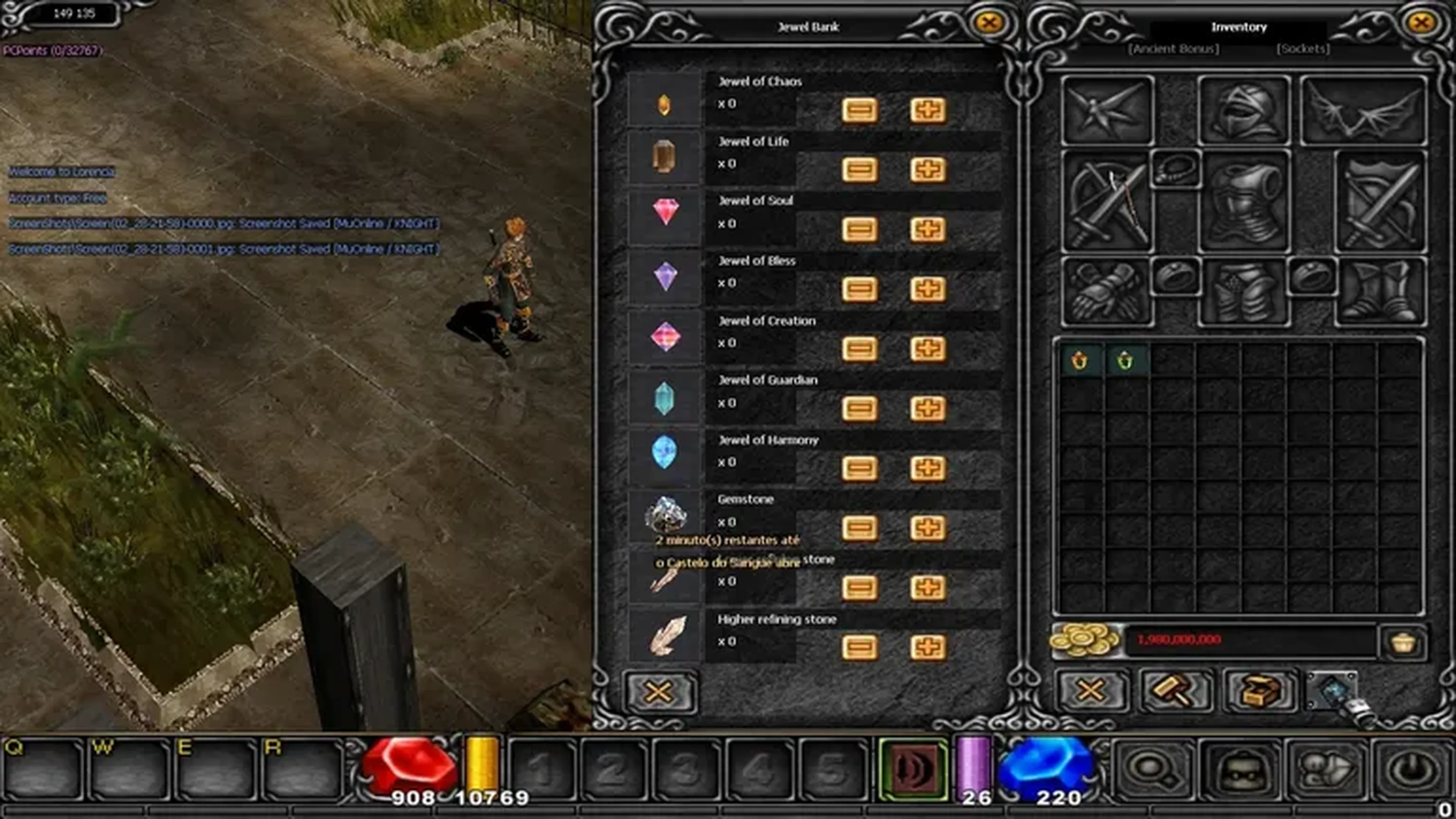Screen dimensions: 1456x819
Task: Switch to the Sockets tab
Action: 1303,49
